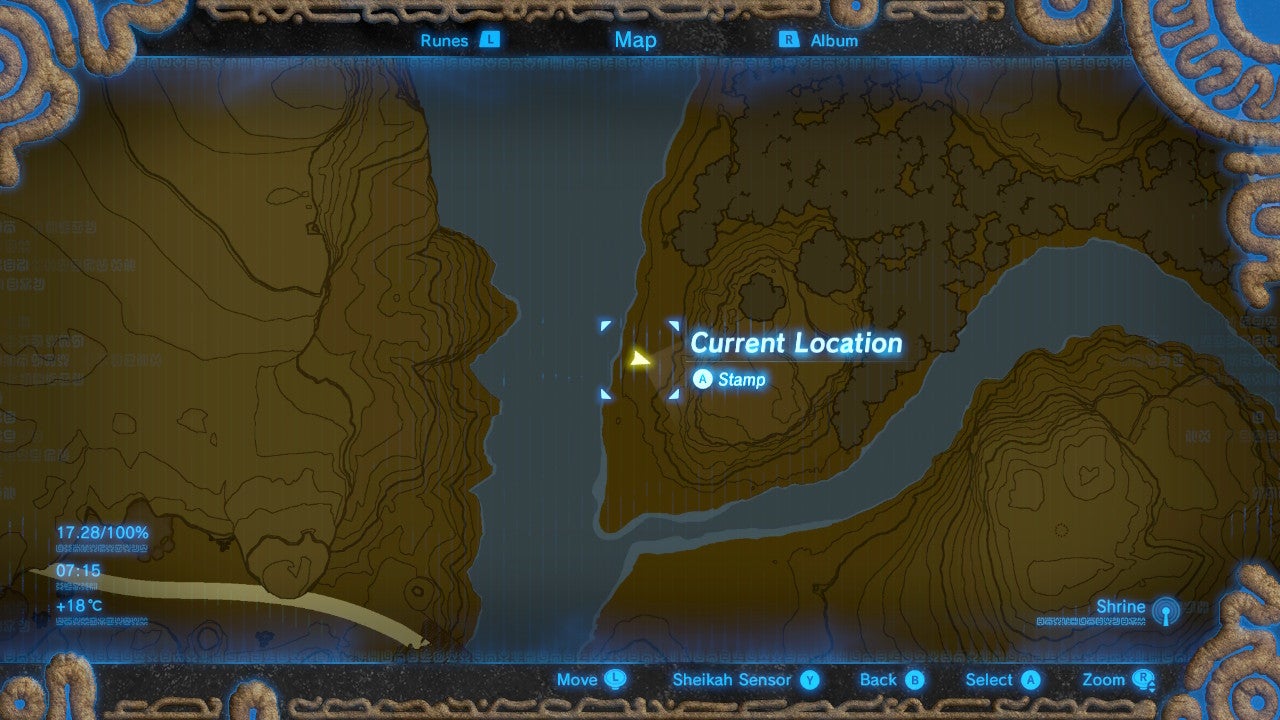
Task: Click the Select command label
Action: coord(989,679)
